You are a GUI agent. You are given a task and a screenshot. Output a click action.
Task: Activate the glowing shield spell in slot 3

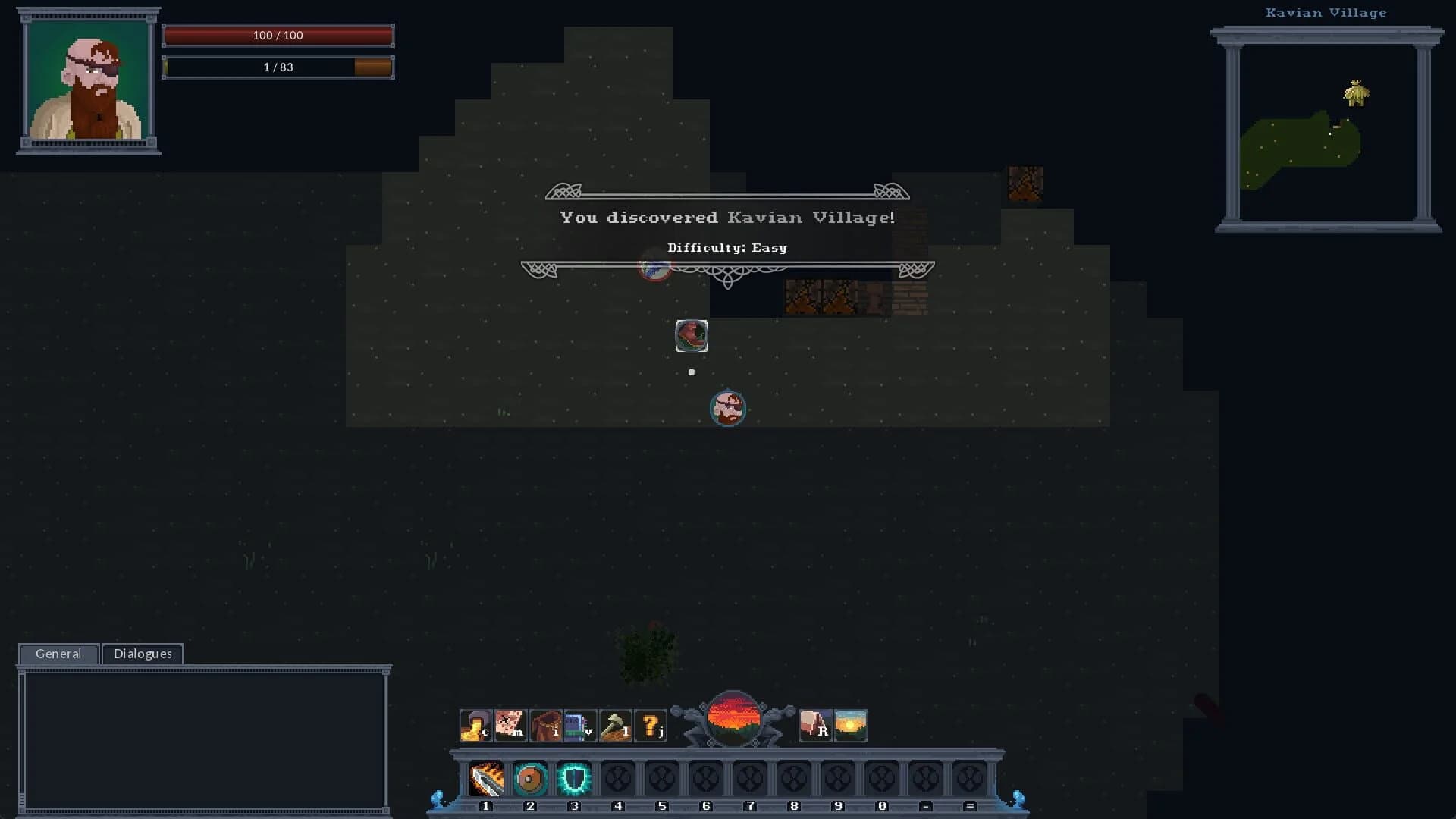click(574, 777)
